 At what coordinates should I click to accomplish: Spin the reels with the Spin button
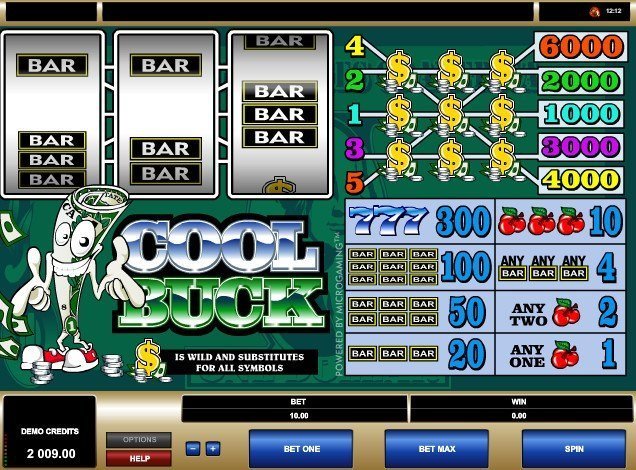coord(574,449)
